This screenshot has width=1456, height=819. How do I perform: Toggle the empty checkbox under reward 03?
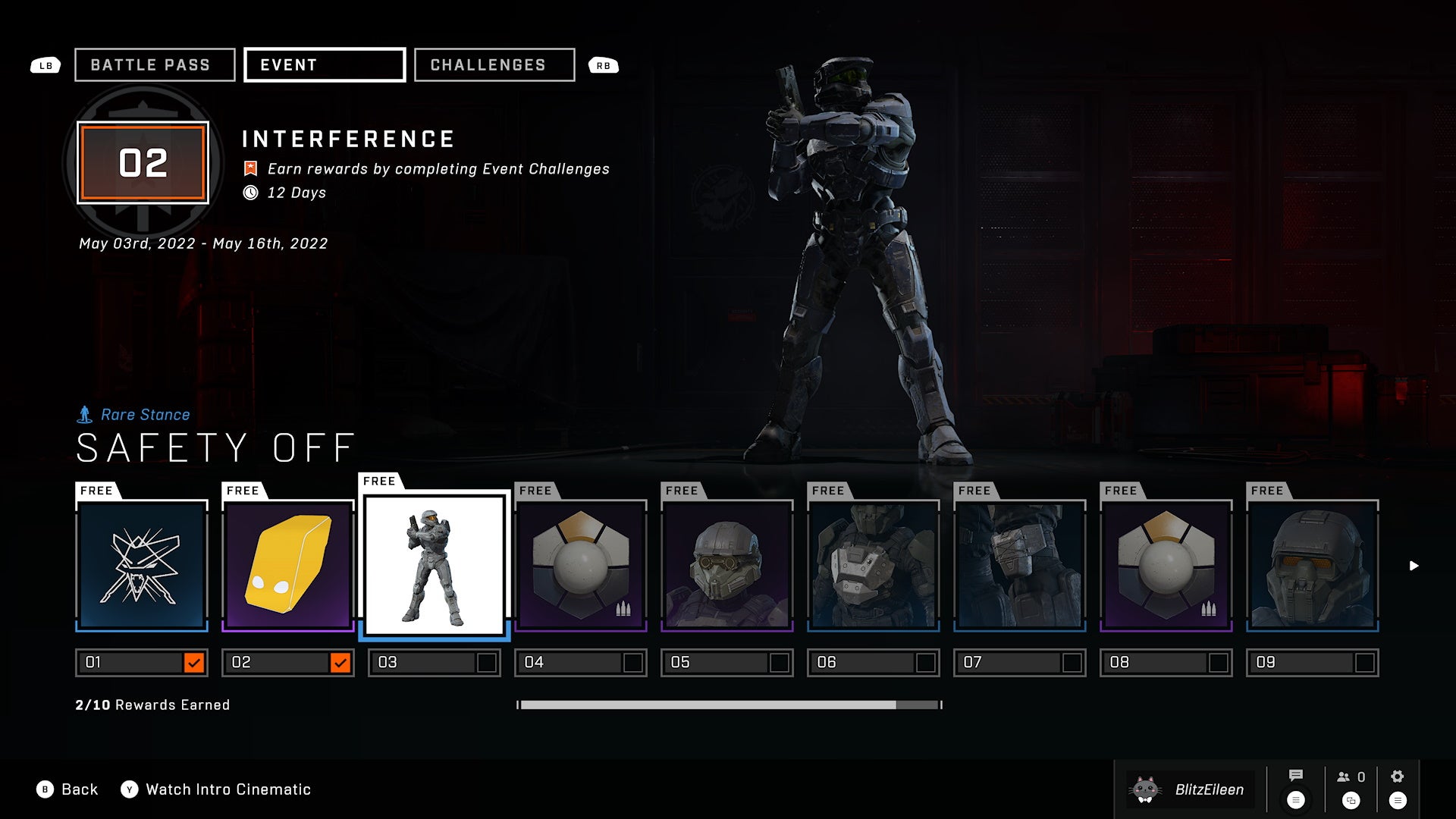tap(485, 662)
